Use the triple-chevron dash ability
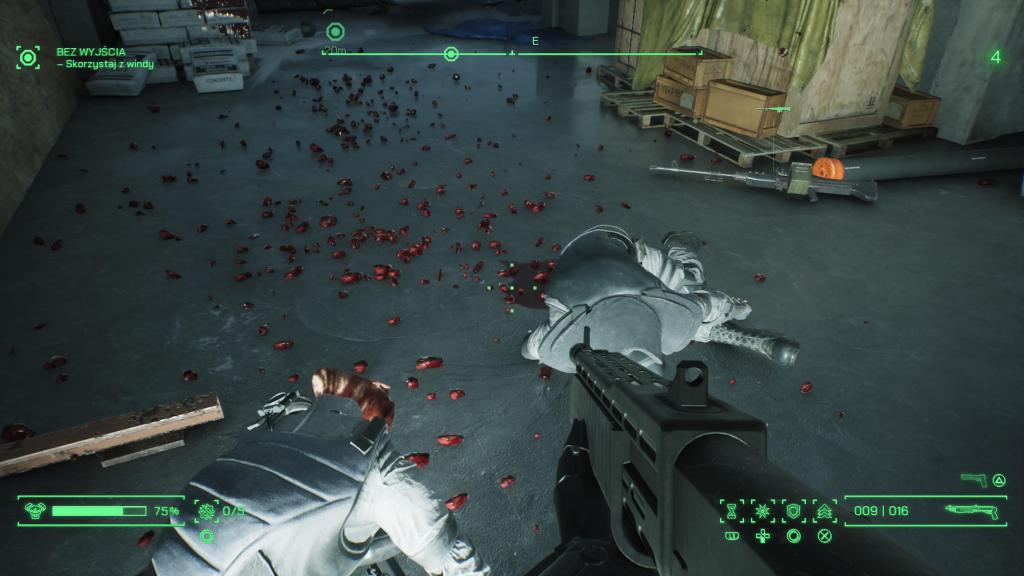The image size is (1024, 576). (824, 511)
